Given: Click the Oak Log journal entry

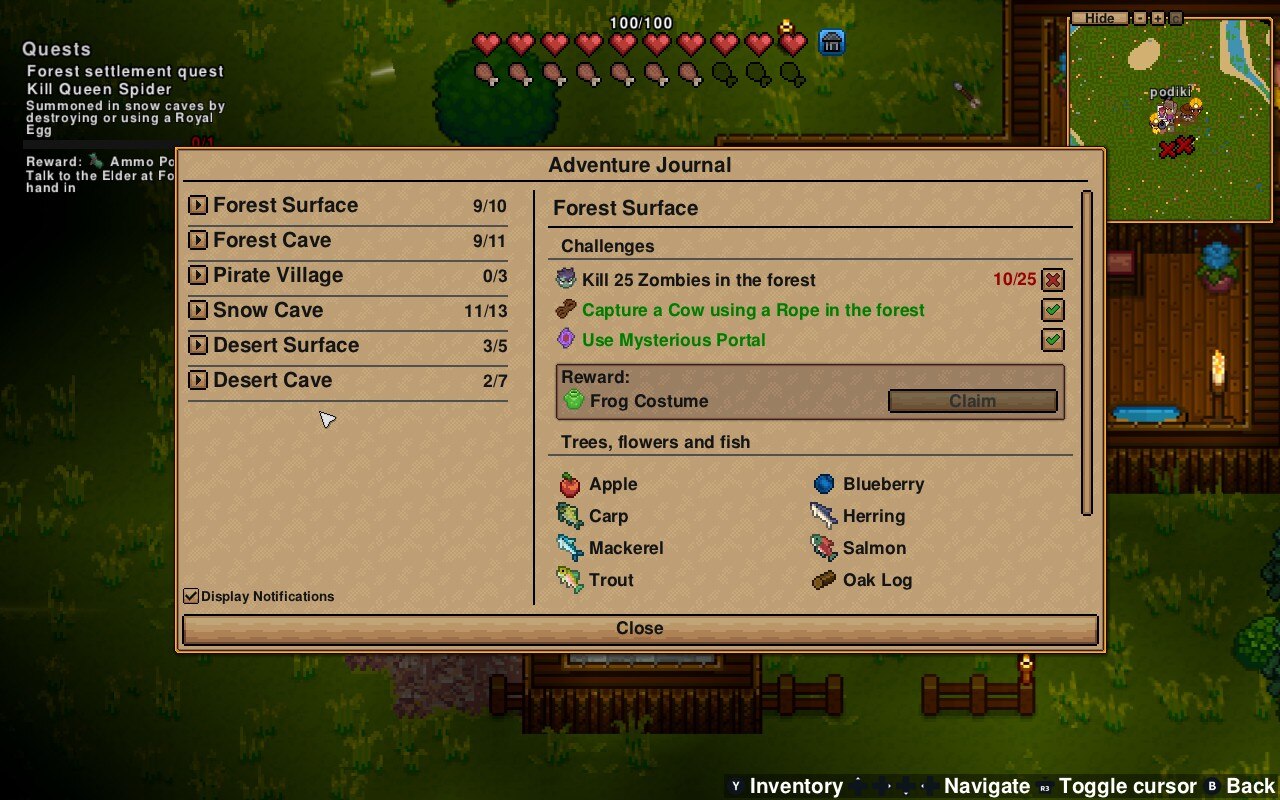Looking at the screenshot, I should point(876,581).
